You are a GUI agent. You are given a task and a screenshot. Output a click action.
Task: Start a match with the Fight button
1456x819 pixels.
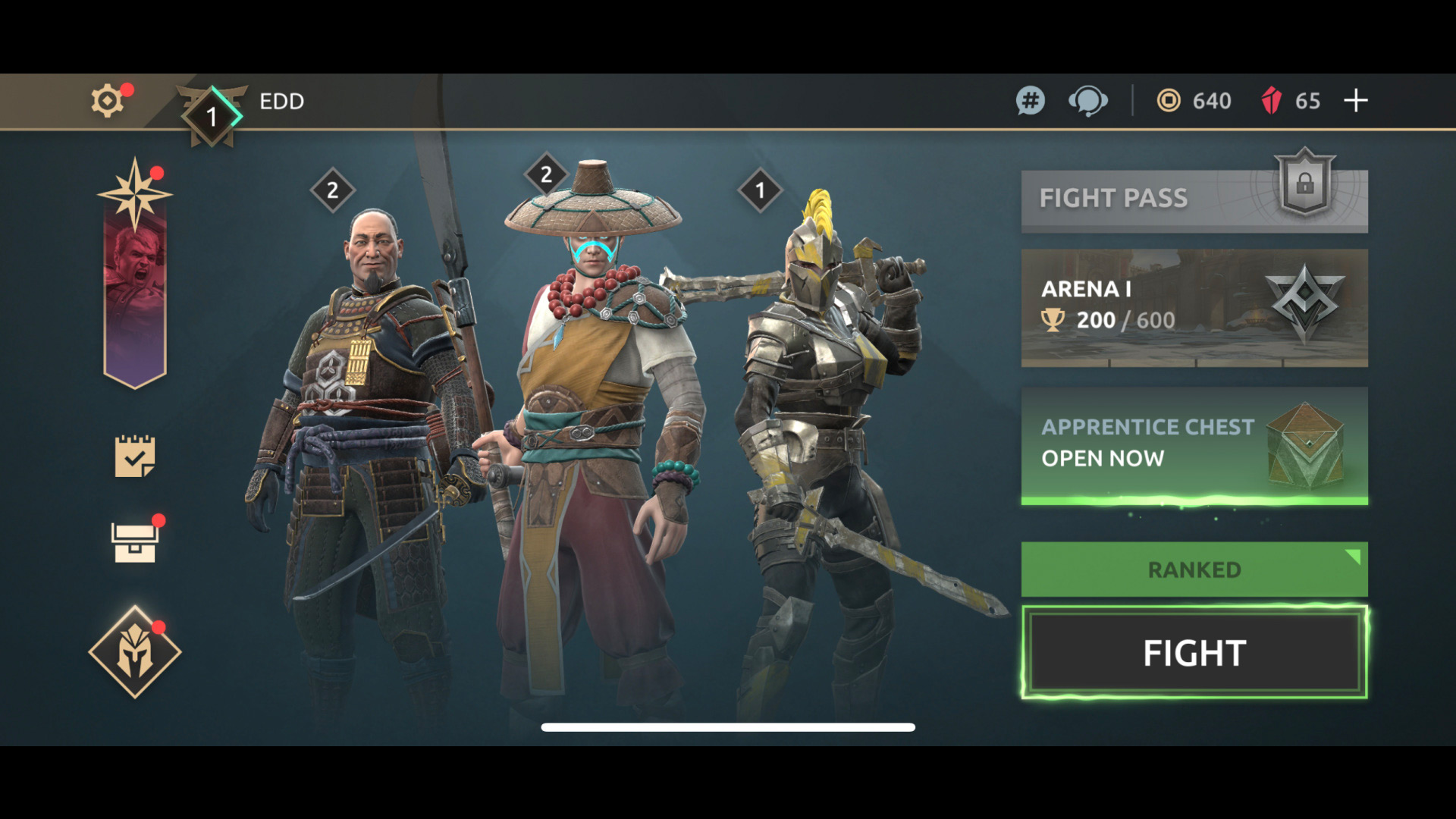(x=1194, y=653)
